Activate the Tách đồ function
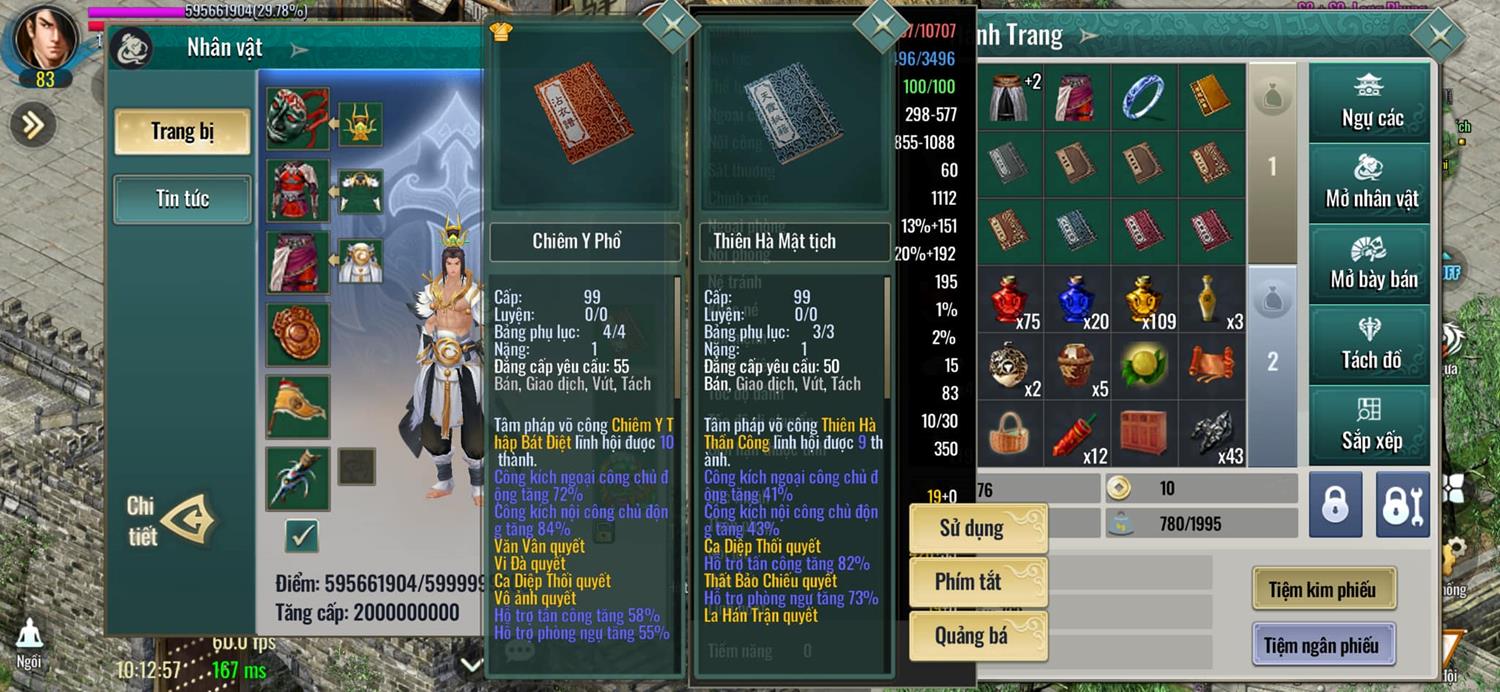1500x692 pixels. 1371,345
